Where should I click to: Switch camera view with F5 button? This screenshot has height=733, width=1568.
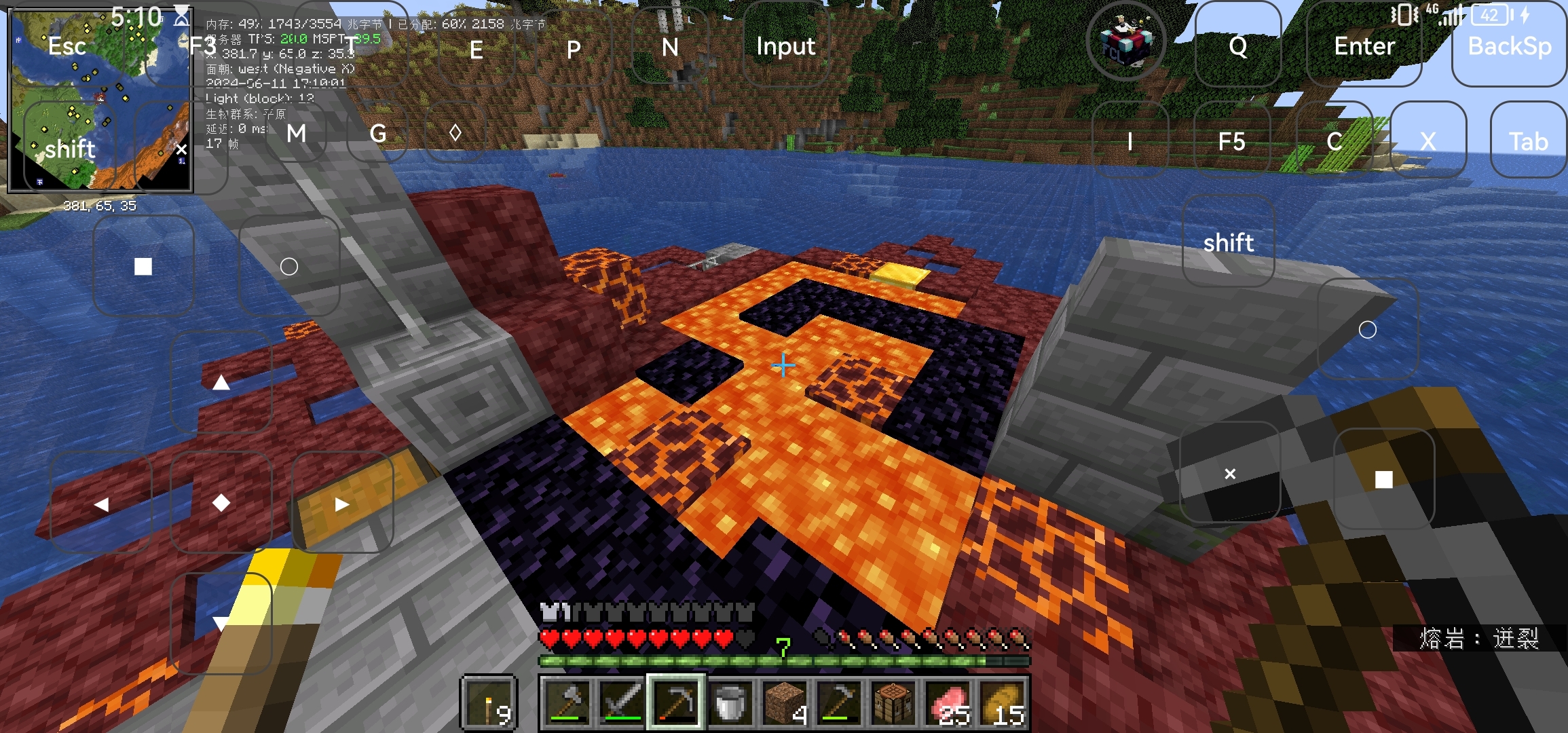(x=1231, y=141)
